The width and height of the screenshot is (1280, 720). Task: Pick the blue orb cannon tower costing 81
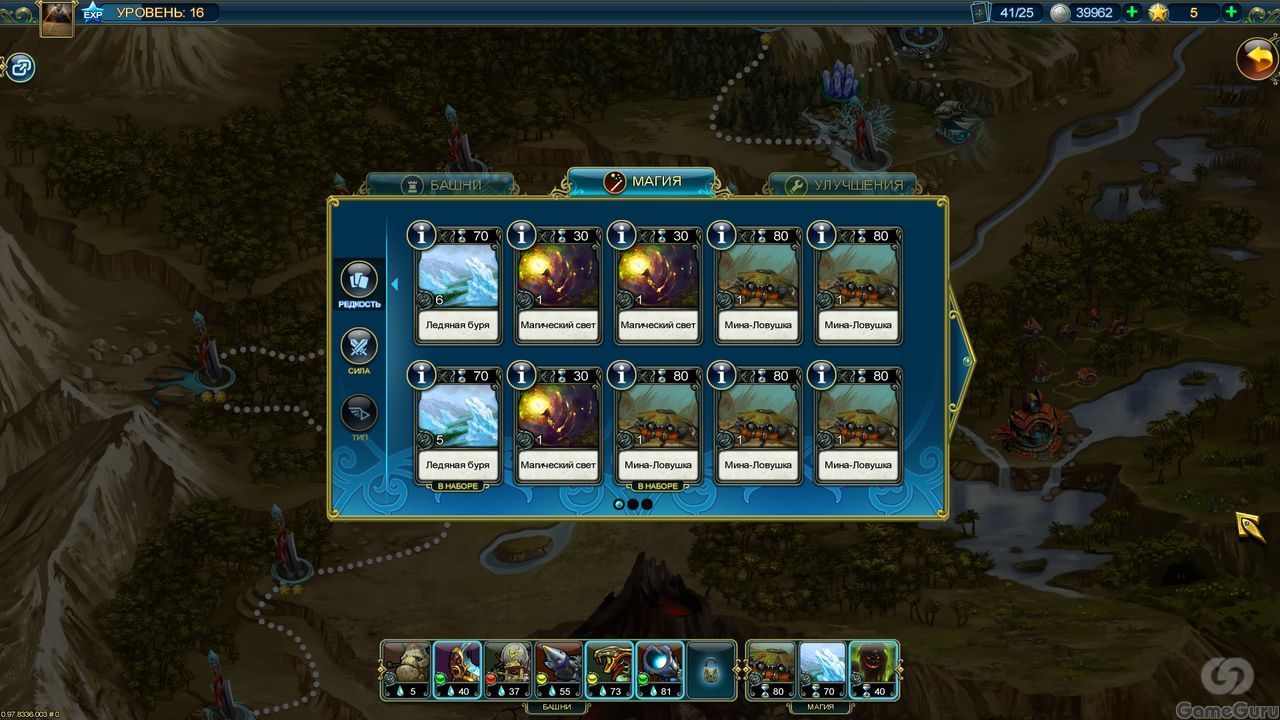(659, 669)
